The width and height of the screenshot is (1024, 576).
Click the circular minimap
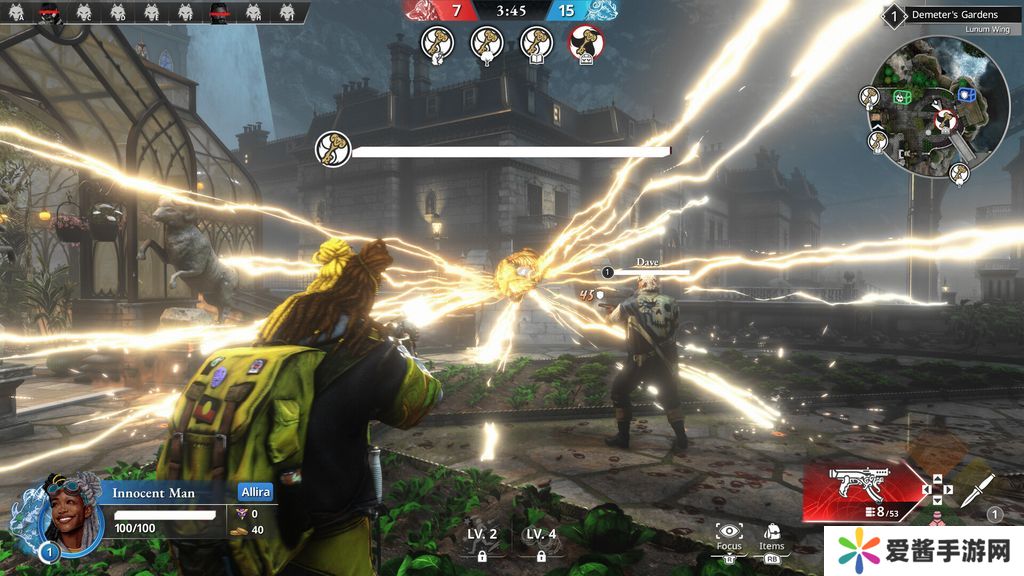(x=938, y=107)
